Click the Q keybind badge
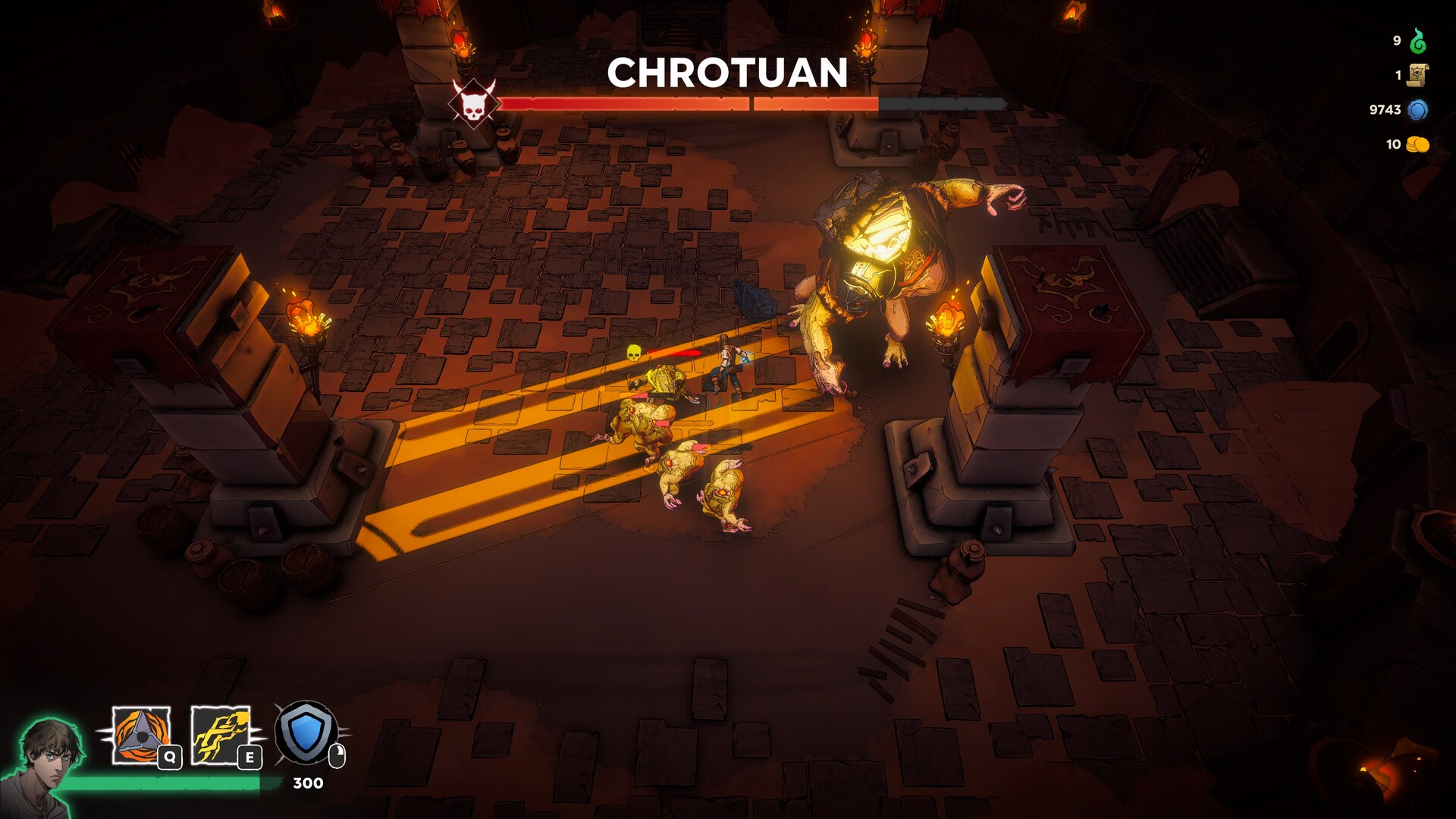Image resolution: width=1456 pixels, height=819 pixels. [169, 756]
